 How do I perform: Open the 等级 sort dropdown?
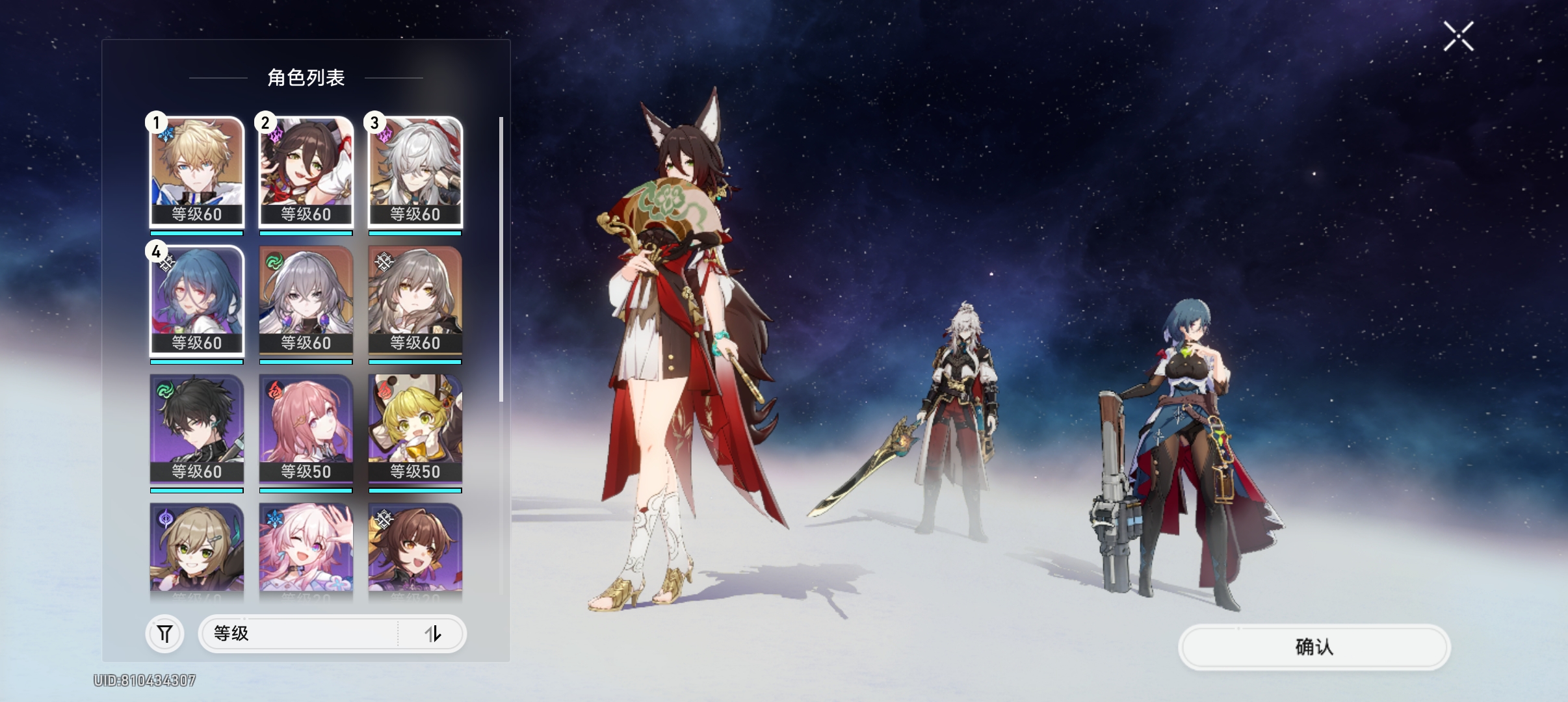click(x=299, y=634)
